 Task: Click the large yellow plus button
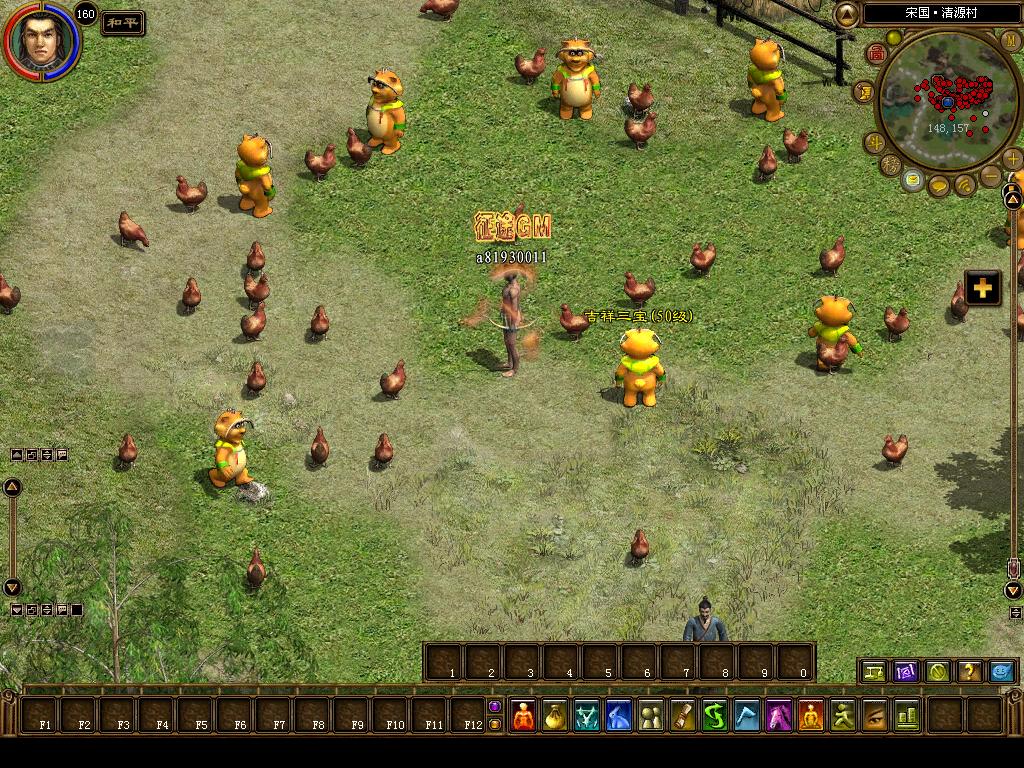982,288
